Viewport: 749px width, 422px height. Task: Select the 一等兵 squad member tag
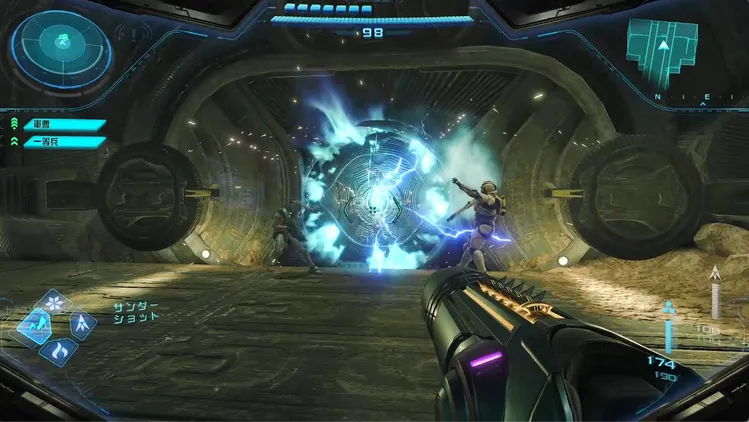click(64, 142)
